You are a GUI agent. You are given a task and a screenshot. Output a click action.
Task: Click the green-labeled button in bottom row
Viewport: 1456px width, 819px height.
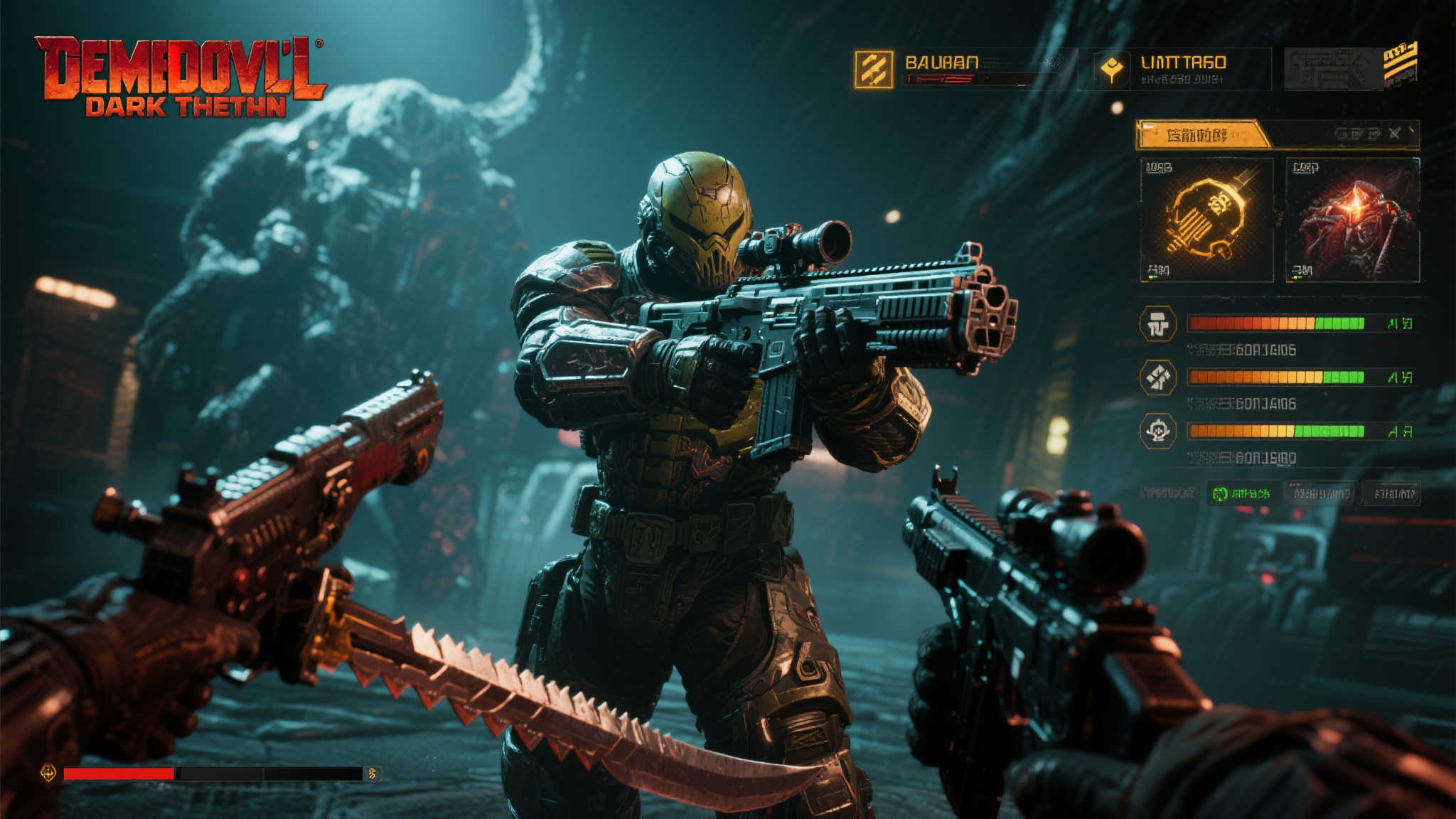tap(1241, 493)
